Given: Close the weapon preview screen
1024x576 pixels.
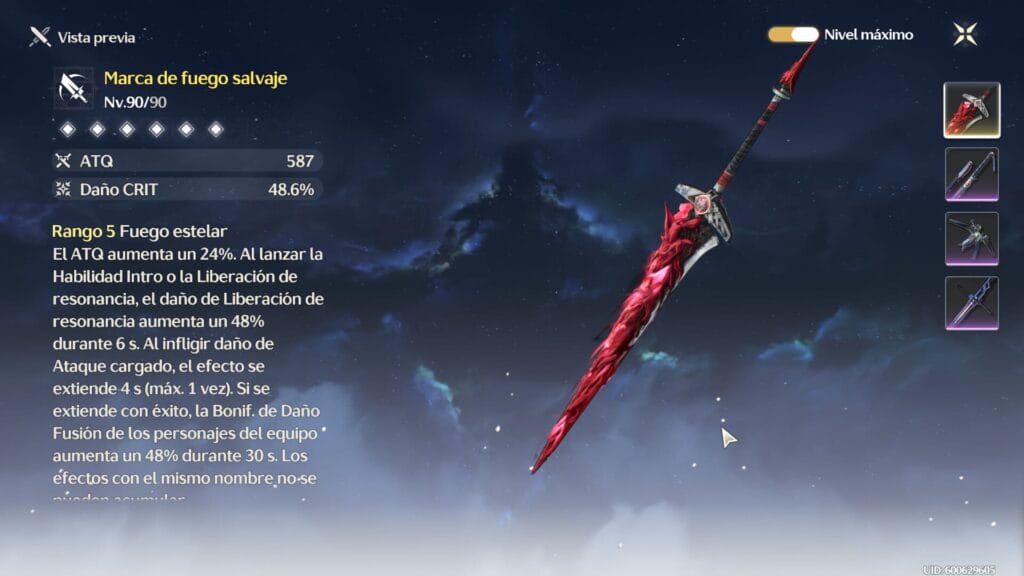Looking at the screenshot, I should [965, 34].
